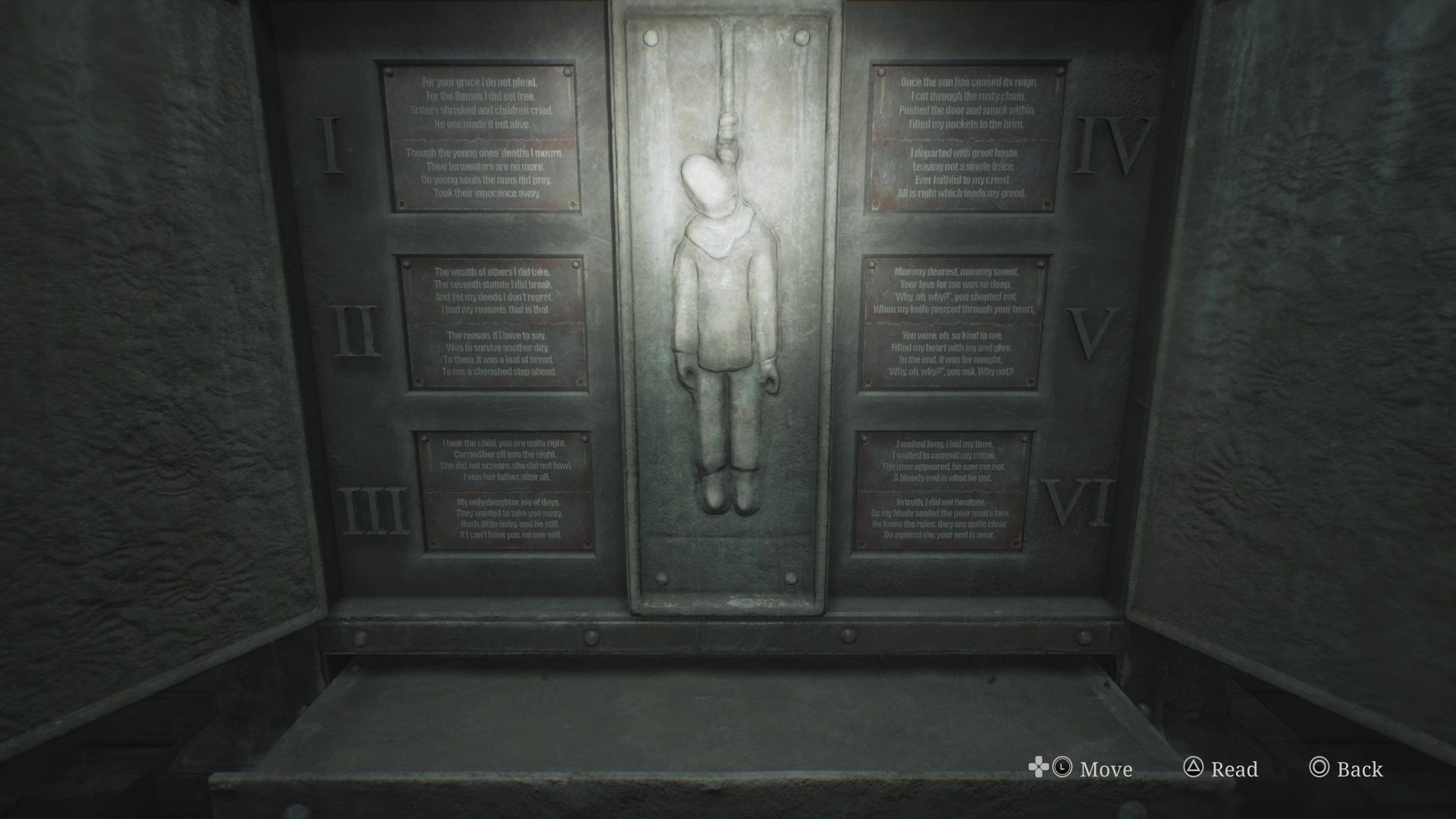The height and width of the screenshot is (819, 1456).
Task: Select plaque V starting 'Mommy dearest'
Action: [952, 322]
